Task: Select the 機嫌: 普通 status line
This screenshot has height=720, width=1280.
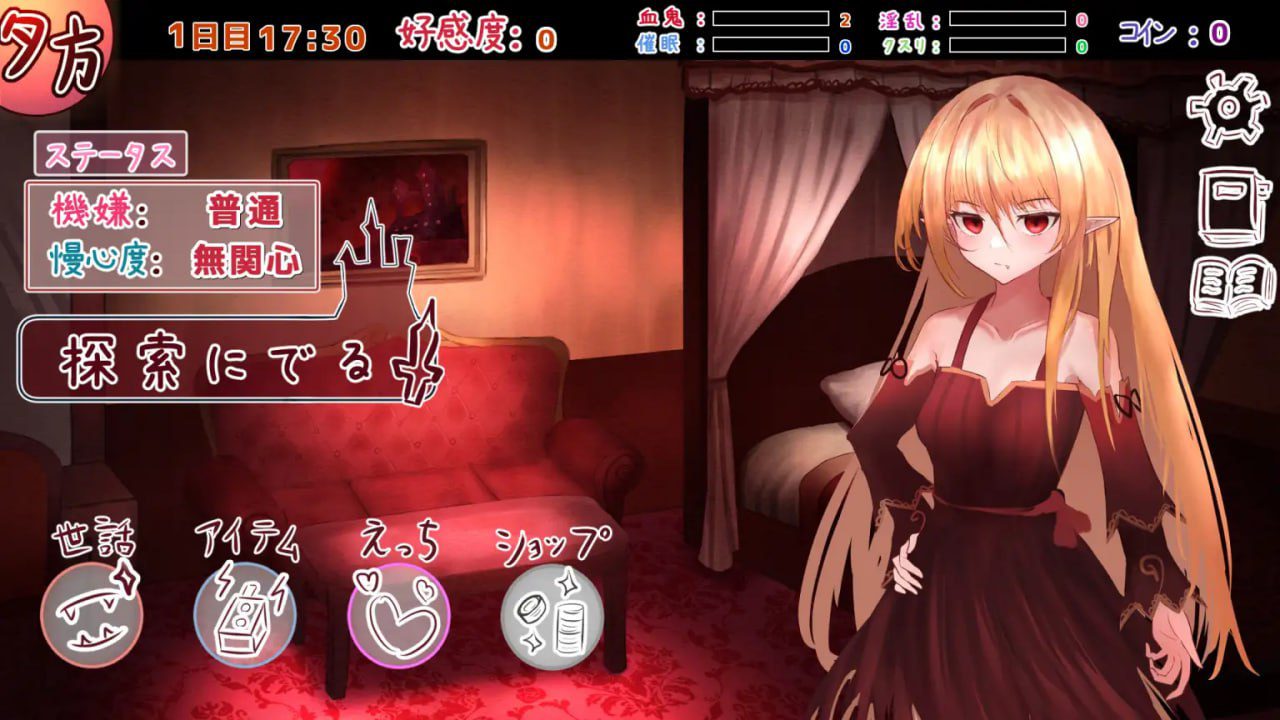Action: (170, 208)
